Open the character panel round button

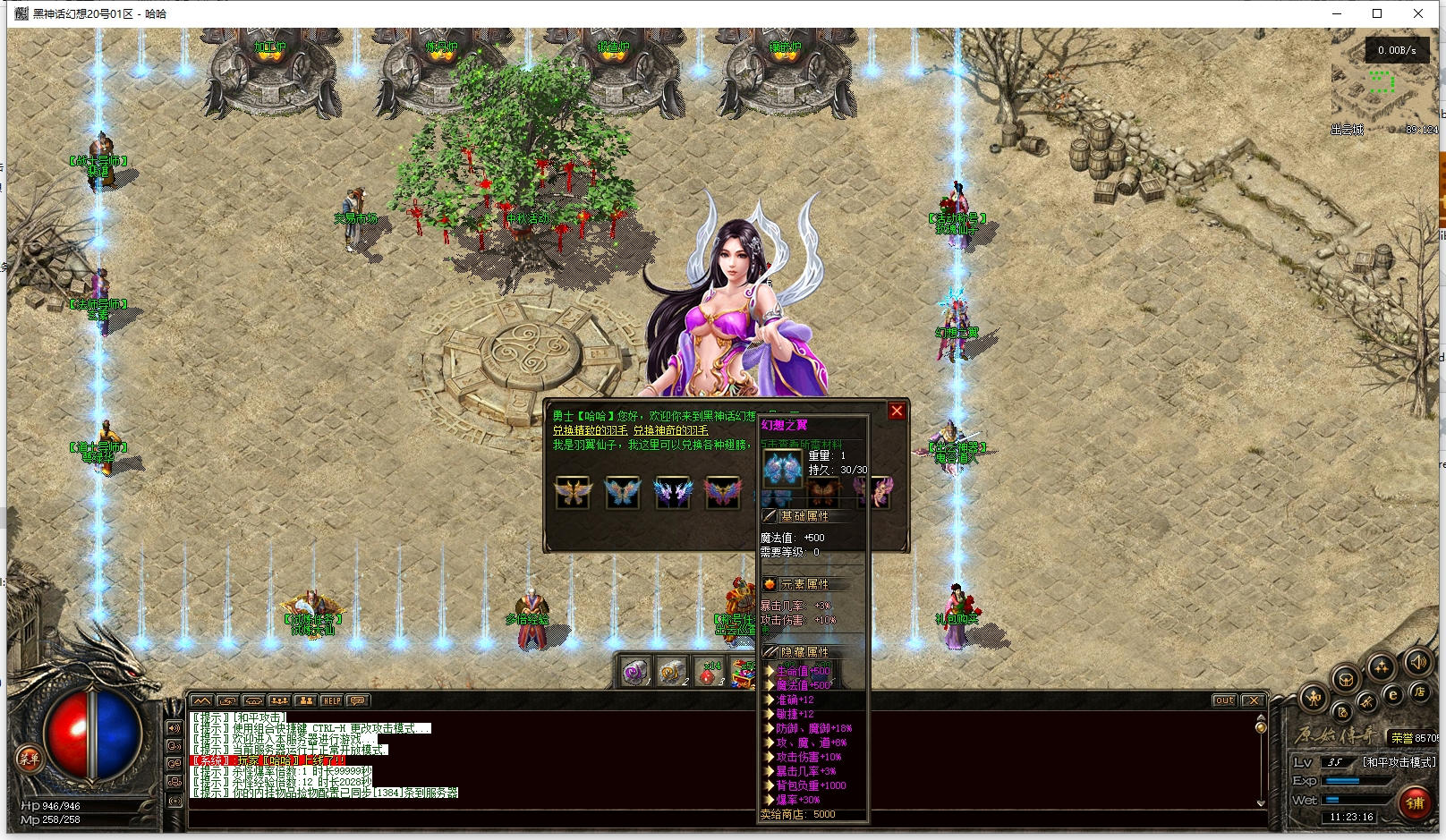click(1313, 698)
